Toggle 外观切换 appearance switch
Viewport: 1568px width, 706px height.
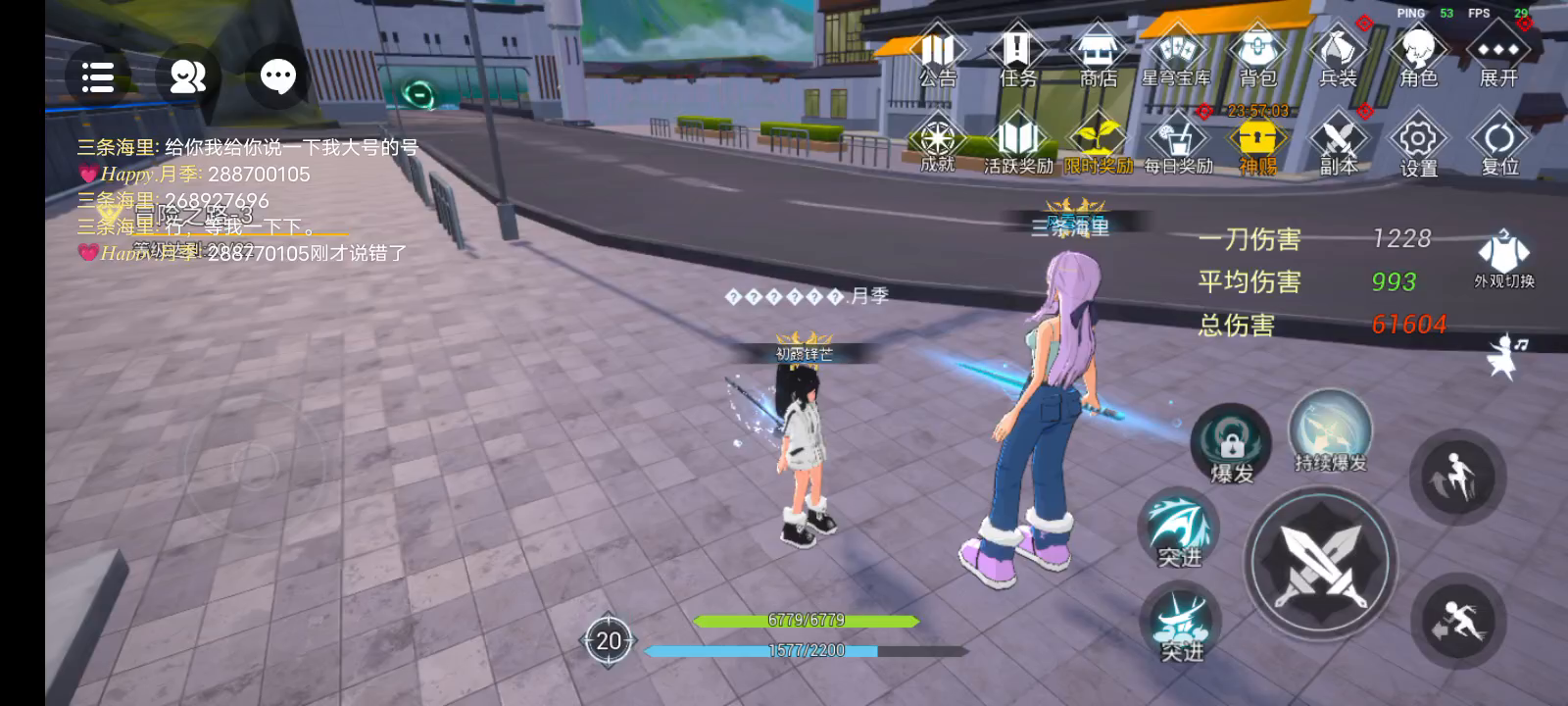(x=1504, y=258)
